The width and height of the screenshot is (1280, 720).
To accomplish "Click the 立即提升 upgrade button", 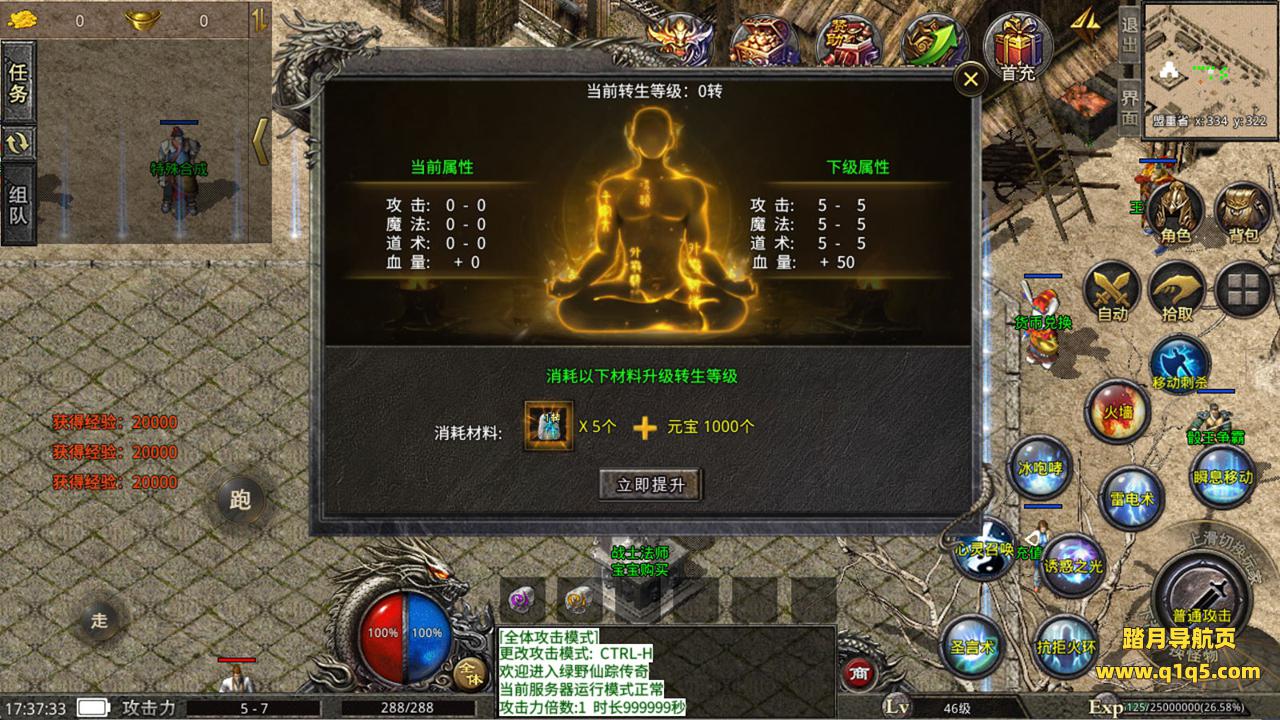I will coord(651,485).
